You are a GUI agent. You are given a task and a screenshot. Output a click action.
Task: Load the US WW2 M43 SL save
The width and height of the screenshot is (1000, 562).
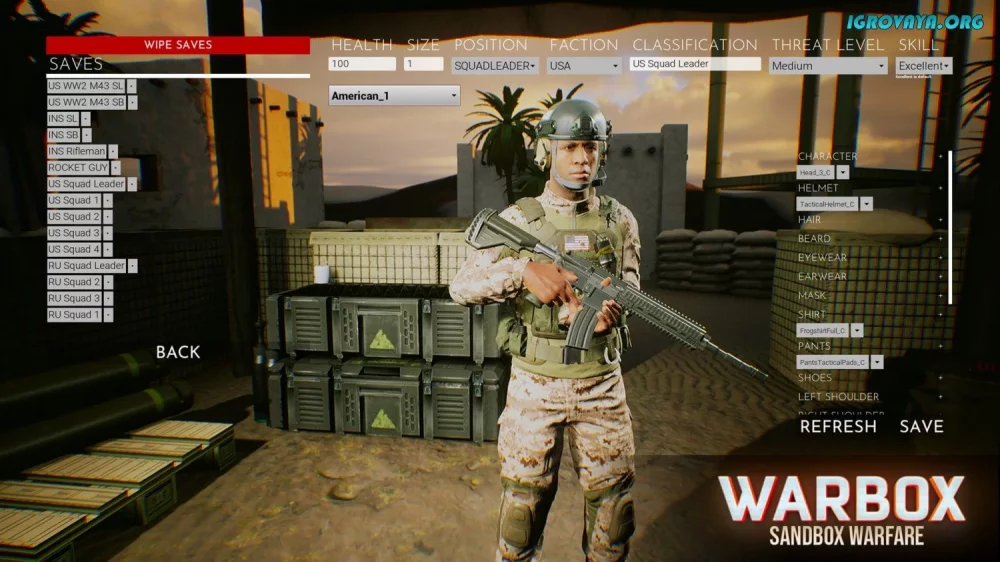pos(86,86)
